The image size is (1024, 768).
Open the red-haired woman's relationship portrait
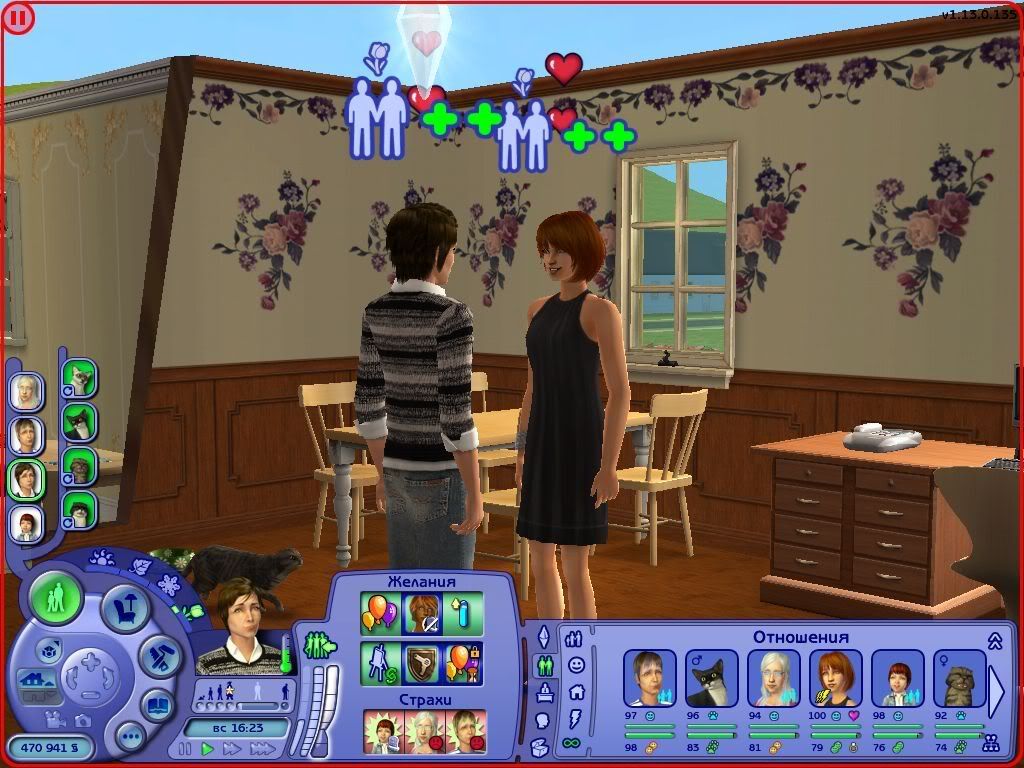tap(835, 678)
